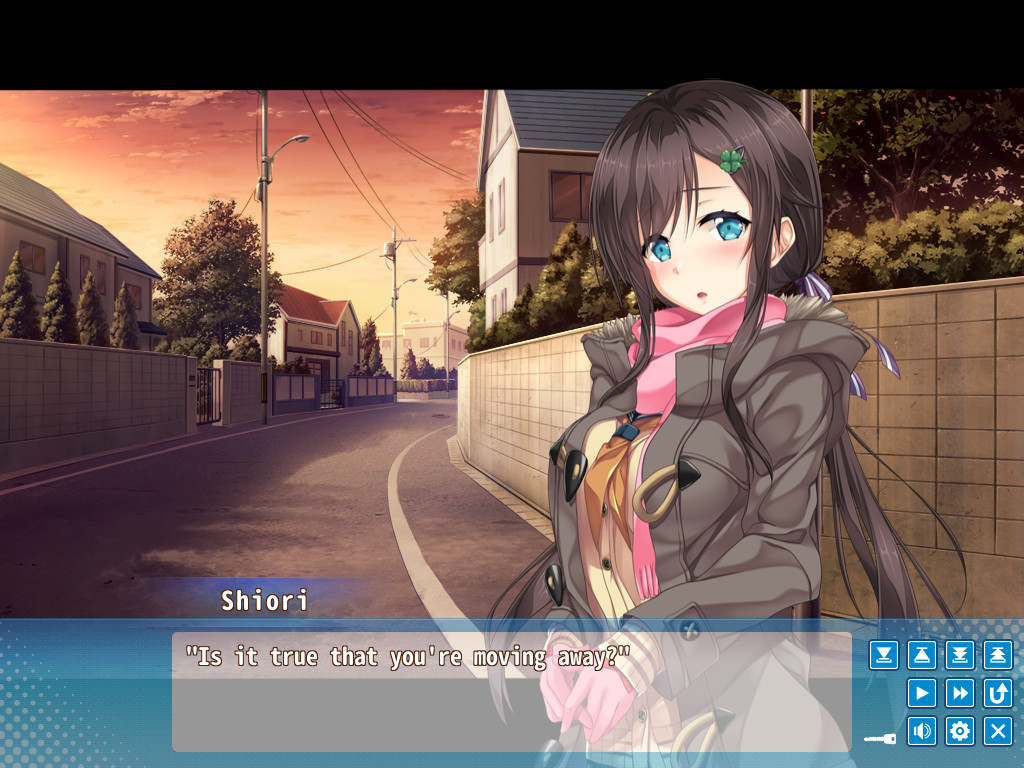
Task: Start auto-play with the play triangle button
Action: click(x=922, y=693)
